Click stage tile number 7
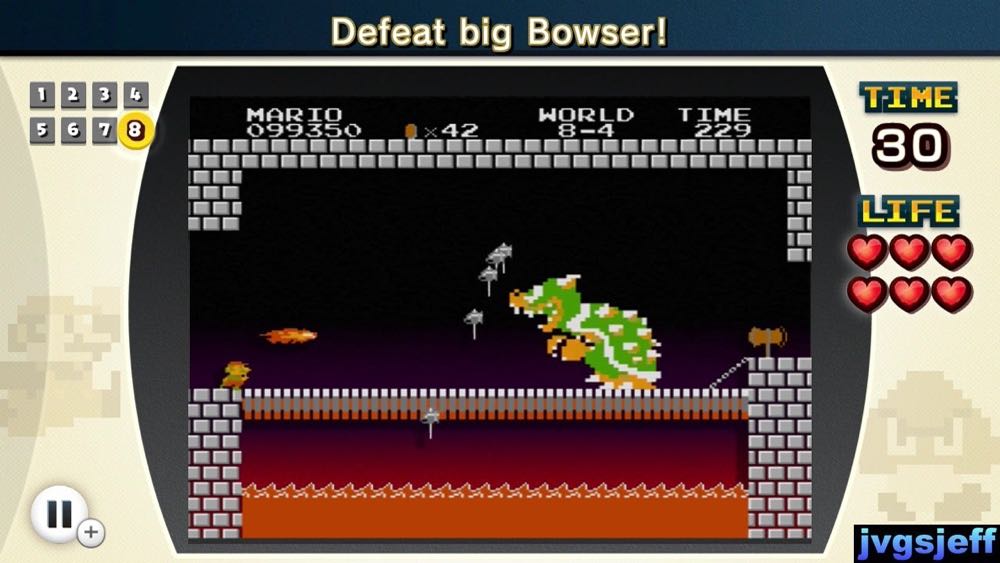The image size is (1000, 563). [x=104, y=130]
